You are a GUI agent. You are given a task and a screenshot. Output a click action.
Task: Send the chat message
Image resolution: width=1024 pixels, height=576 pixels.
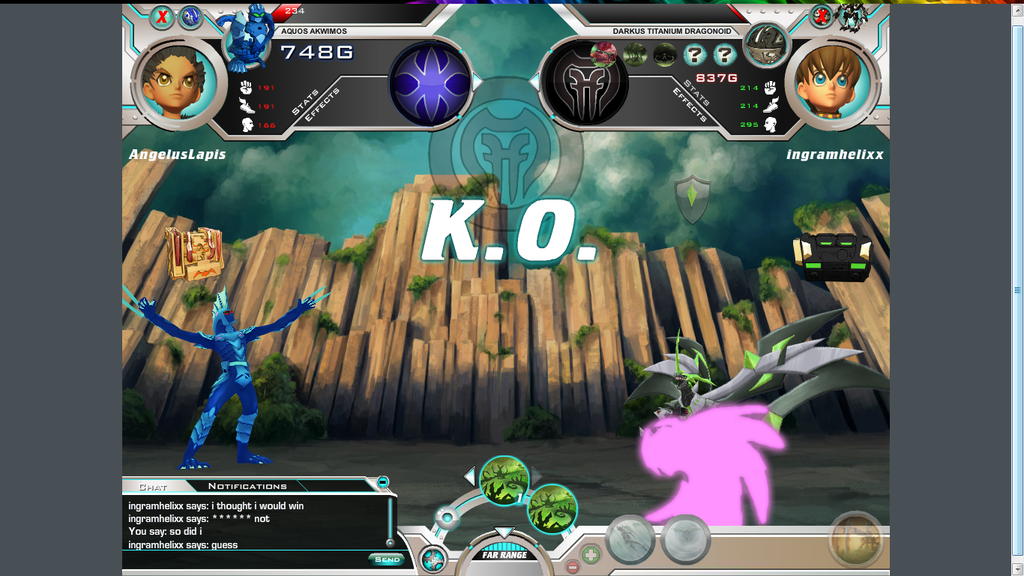[386, 559]
